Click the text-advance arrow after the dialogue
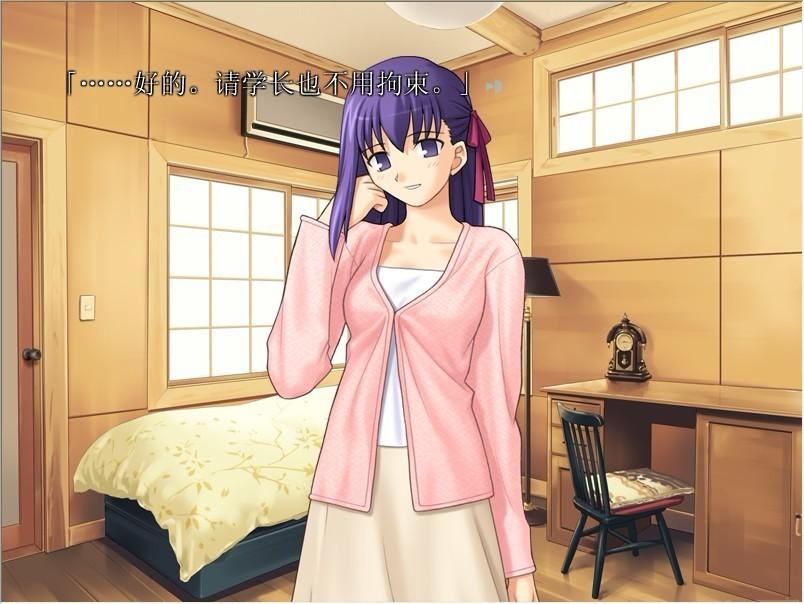This screenshot has width=804, height=604. pos(492,86)
